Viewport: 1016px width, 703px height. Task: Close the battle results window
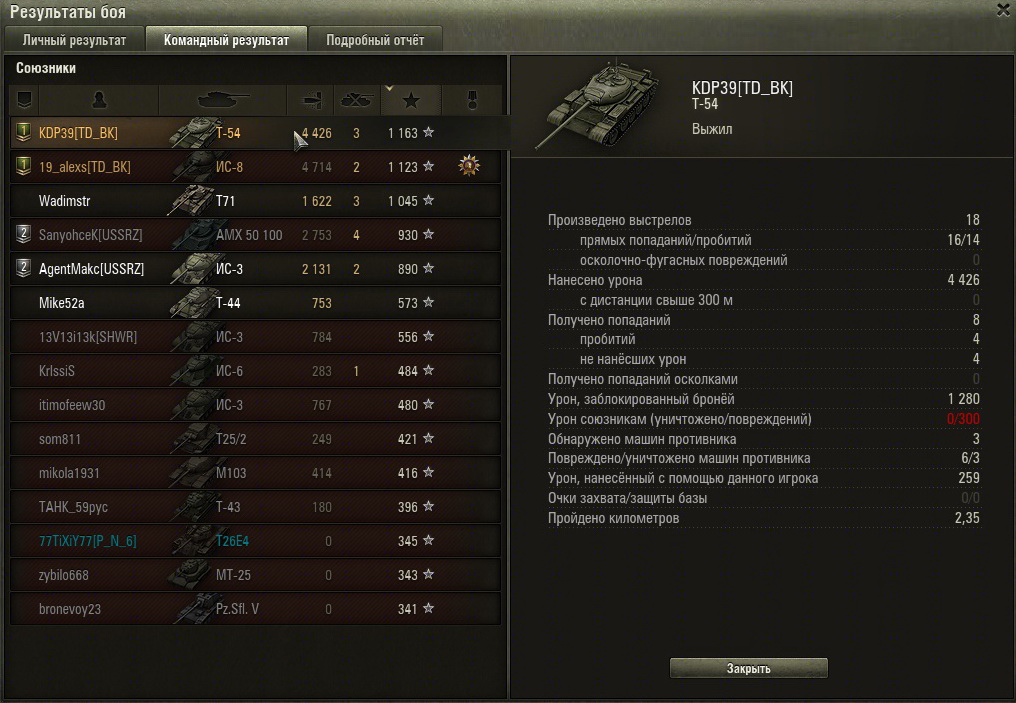point(1003,10)
